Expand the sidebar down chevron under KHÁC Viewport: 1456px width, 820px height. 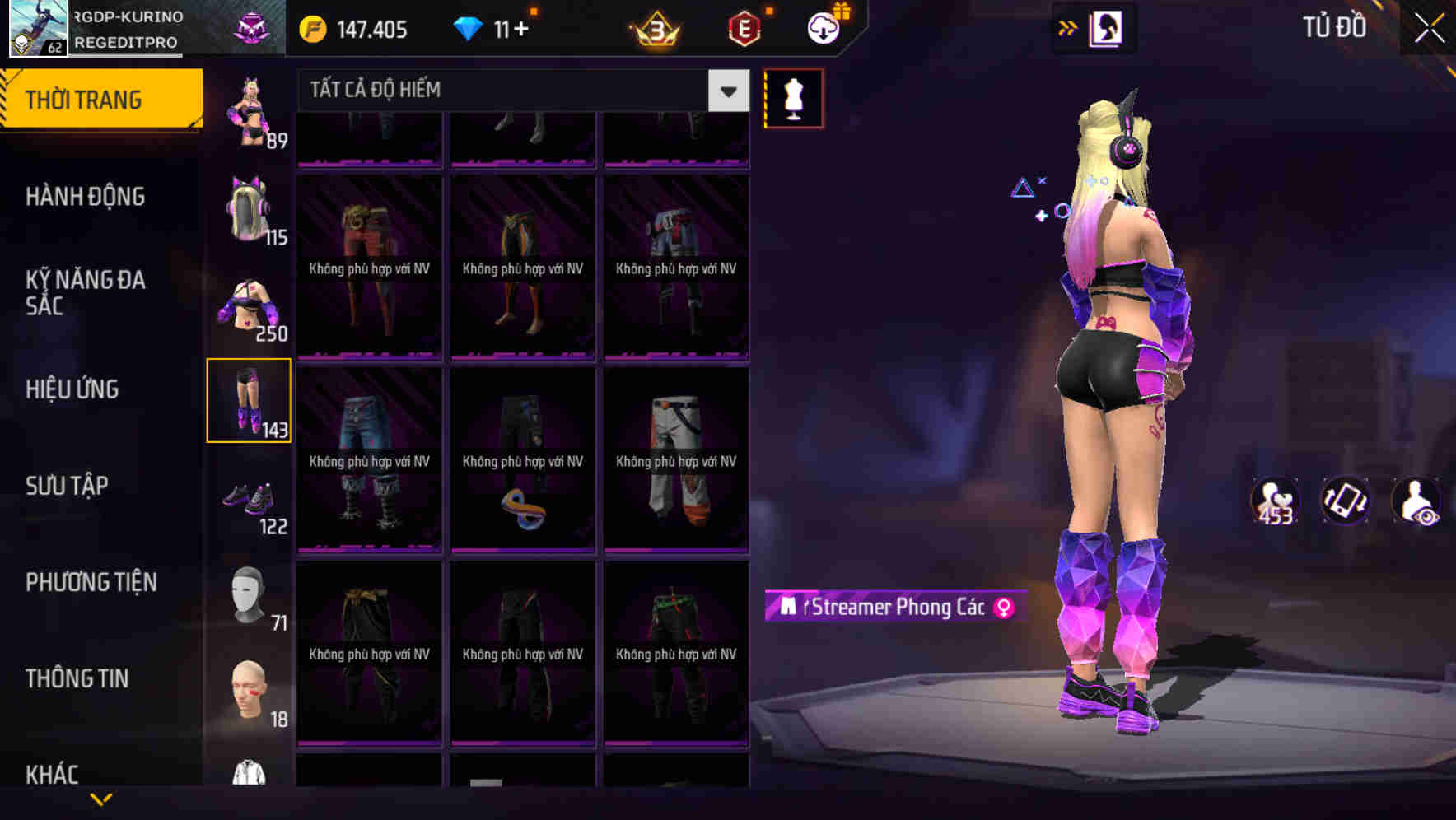102,800
